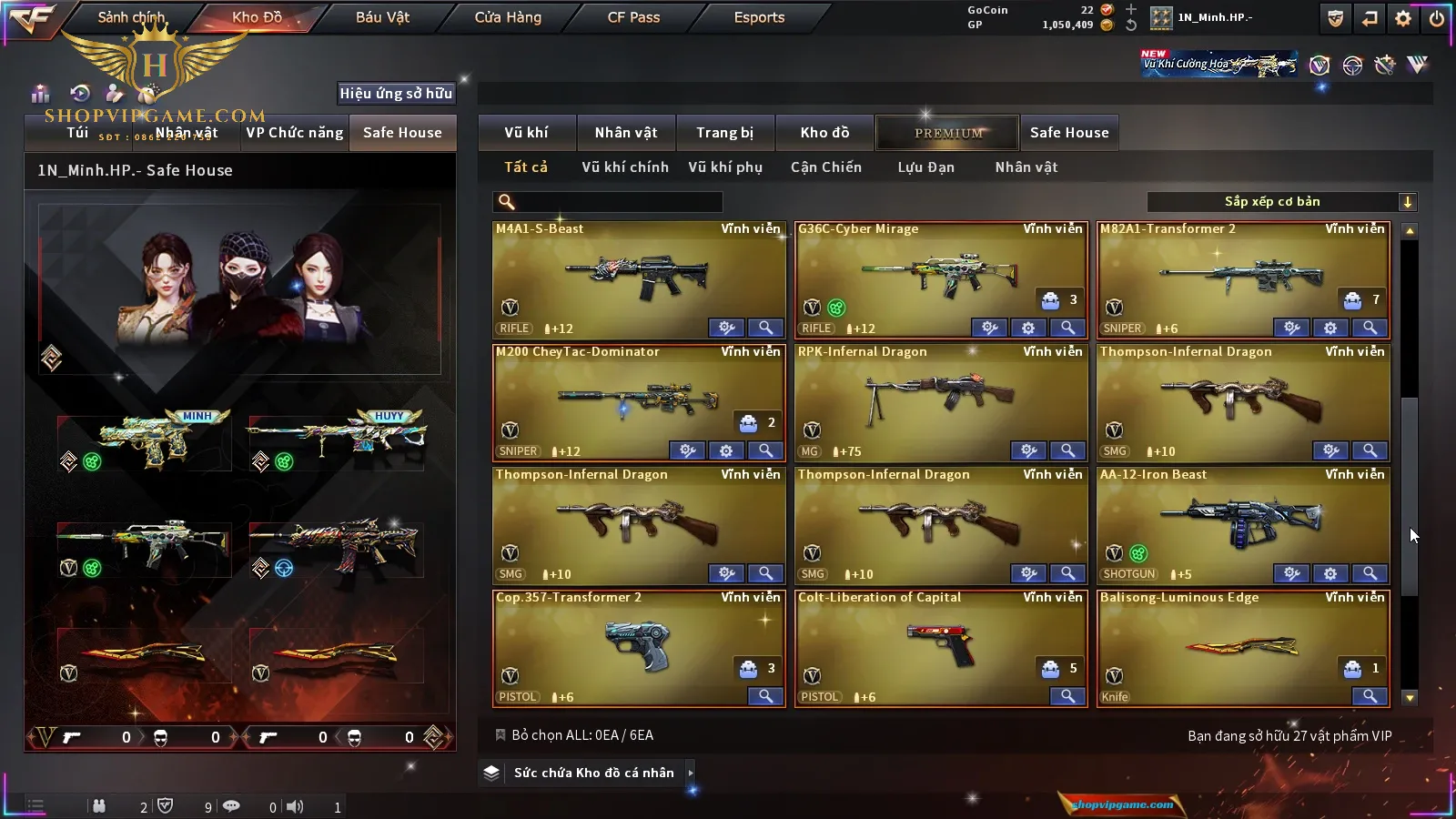Select the Vũ khí inventory tab

point(526,133)
